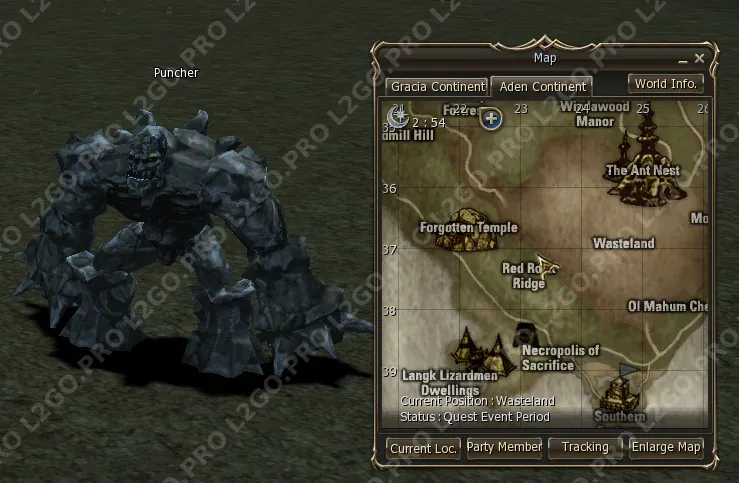Select Necropolis of Sacrifice on the map
Image resolution: width=739 pixels, height=483 pixels.
524,335
